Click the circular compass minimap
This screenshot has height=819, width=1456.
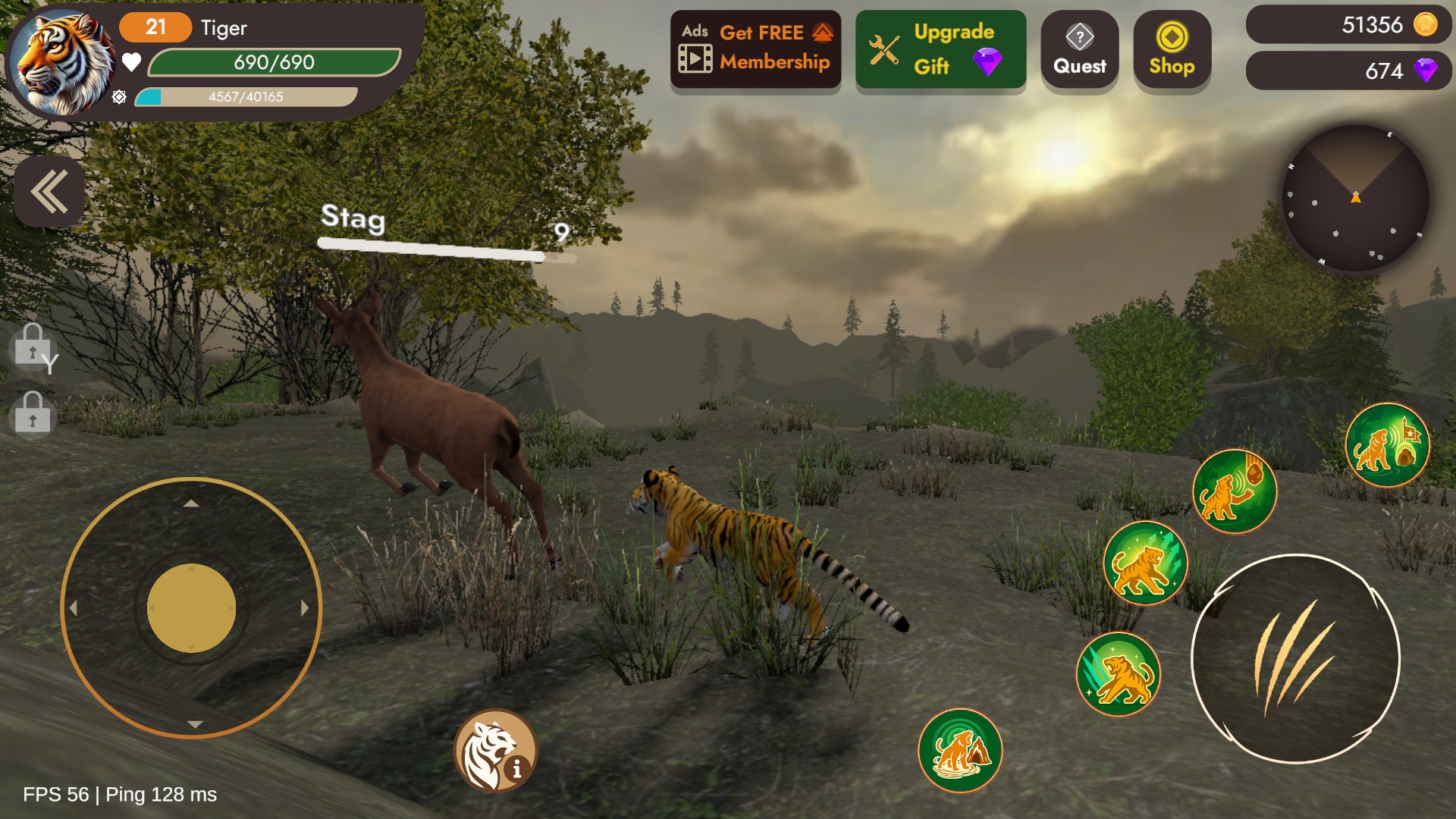point(1355,199)
